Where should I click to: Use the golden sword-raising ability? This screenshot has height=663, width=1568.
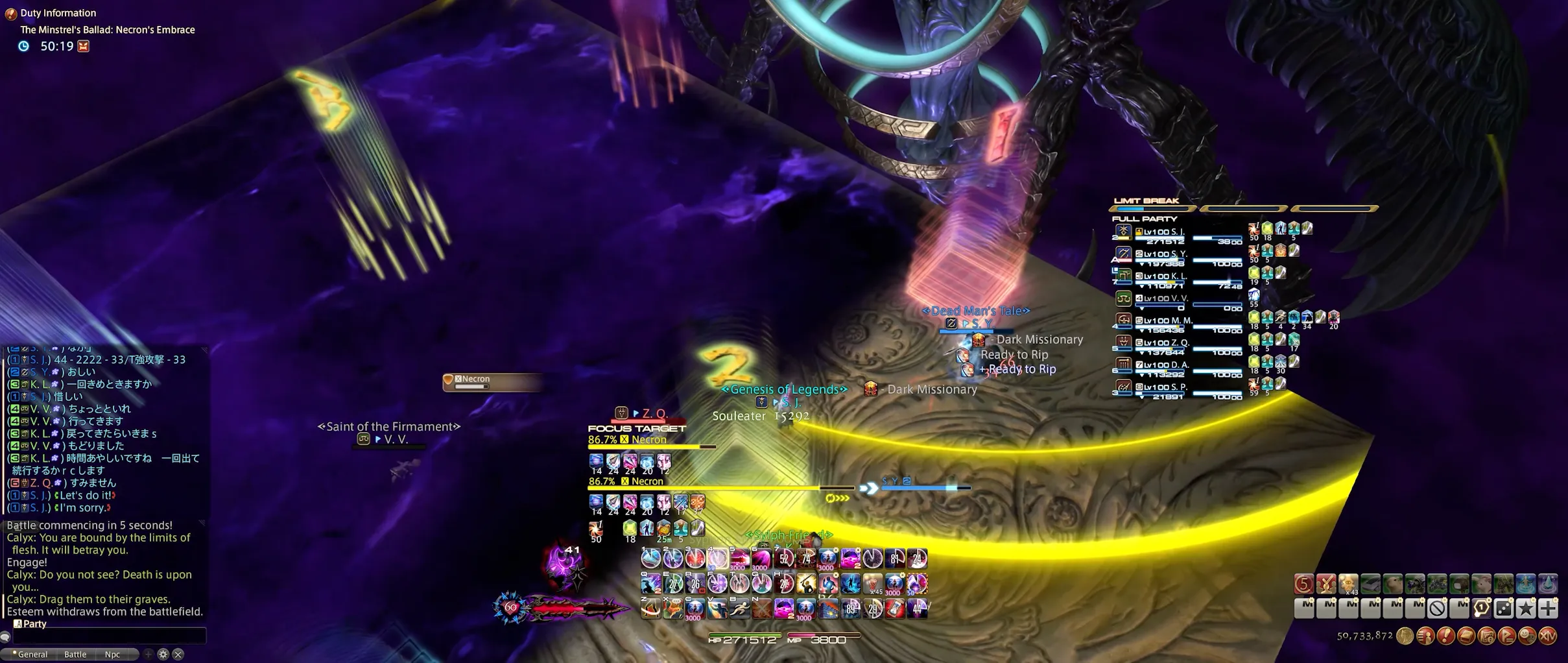click(806, 583)
